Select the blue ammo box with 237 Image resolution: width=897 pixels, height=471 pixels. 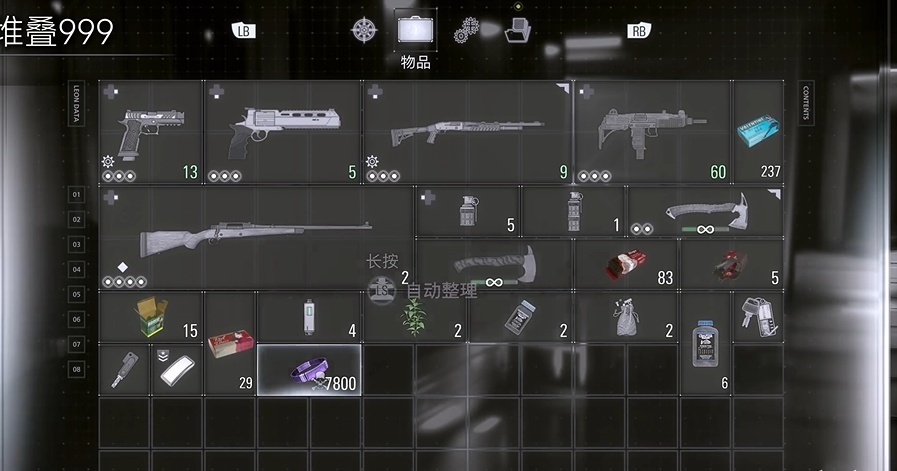click(x=758, y=133)
